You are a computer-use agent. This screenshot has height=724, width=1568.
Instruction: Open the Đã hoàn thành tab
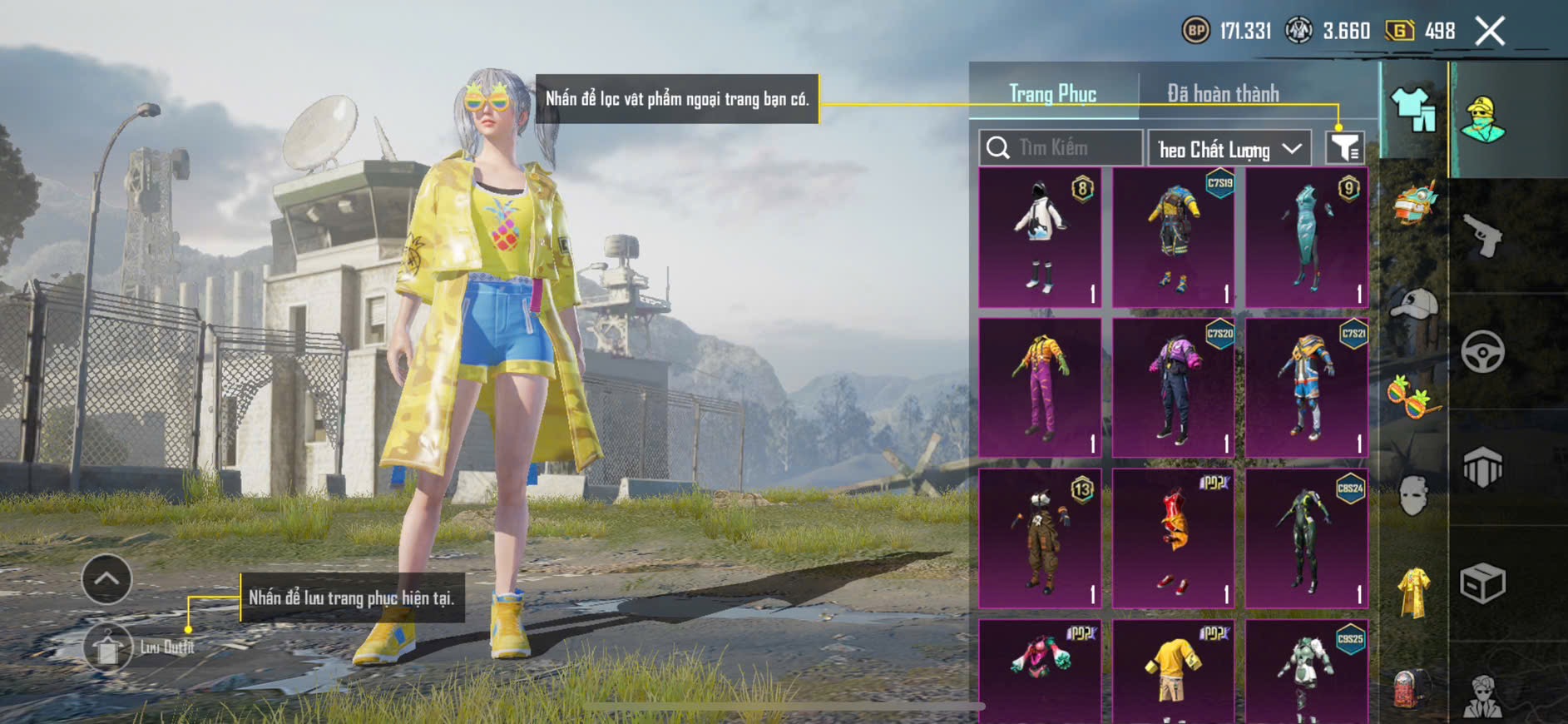tap(1223, 94)
